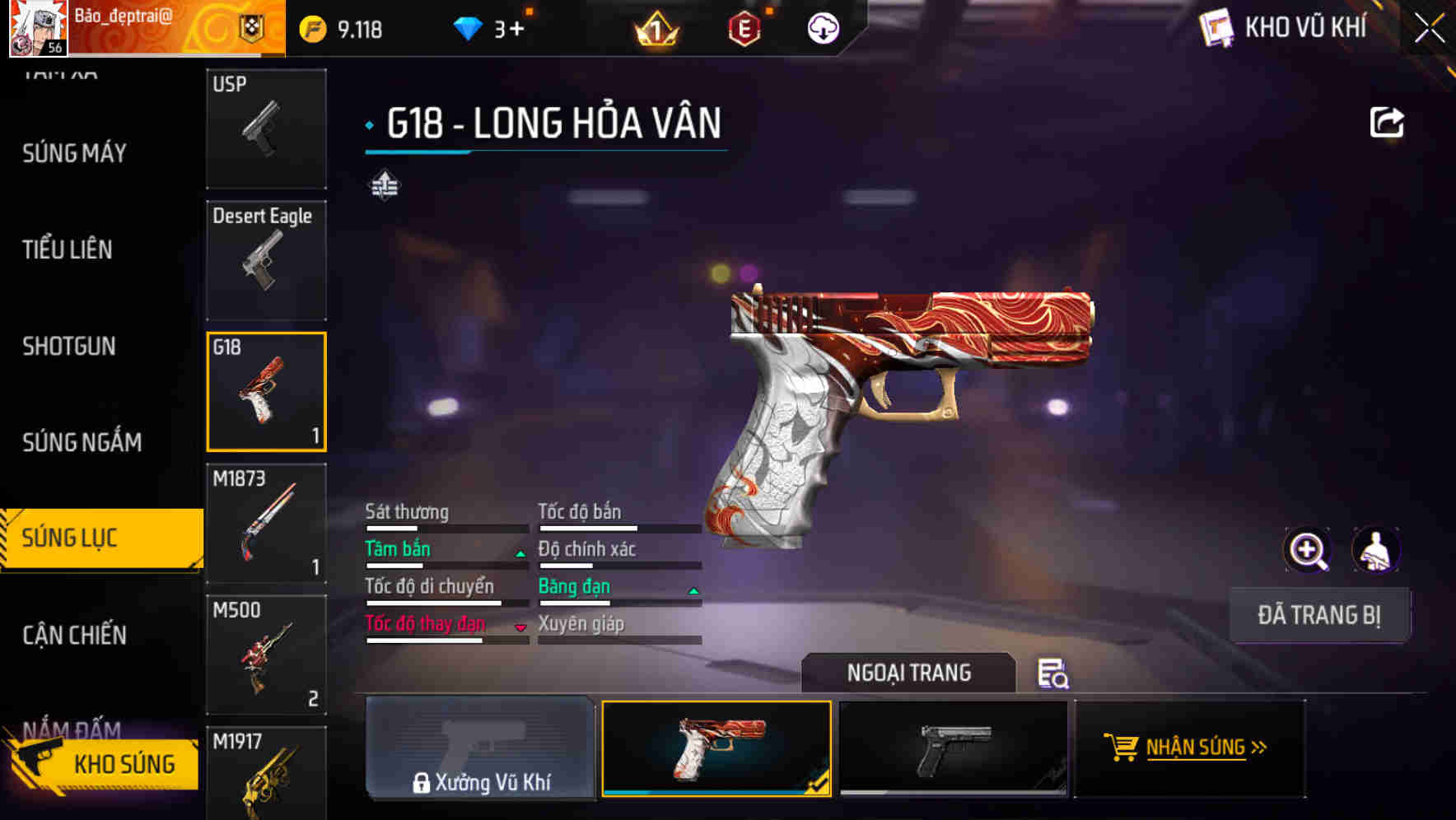Open the locked Xưởng Vũ Khí tile
Screen dimensions: 1456x820
click(480, 748)
